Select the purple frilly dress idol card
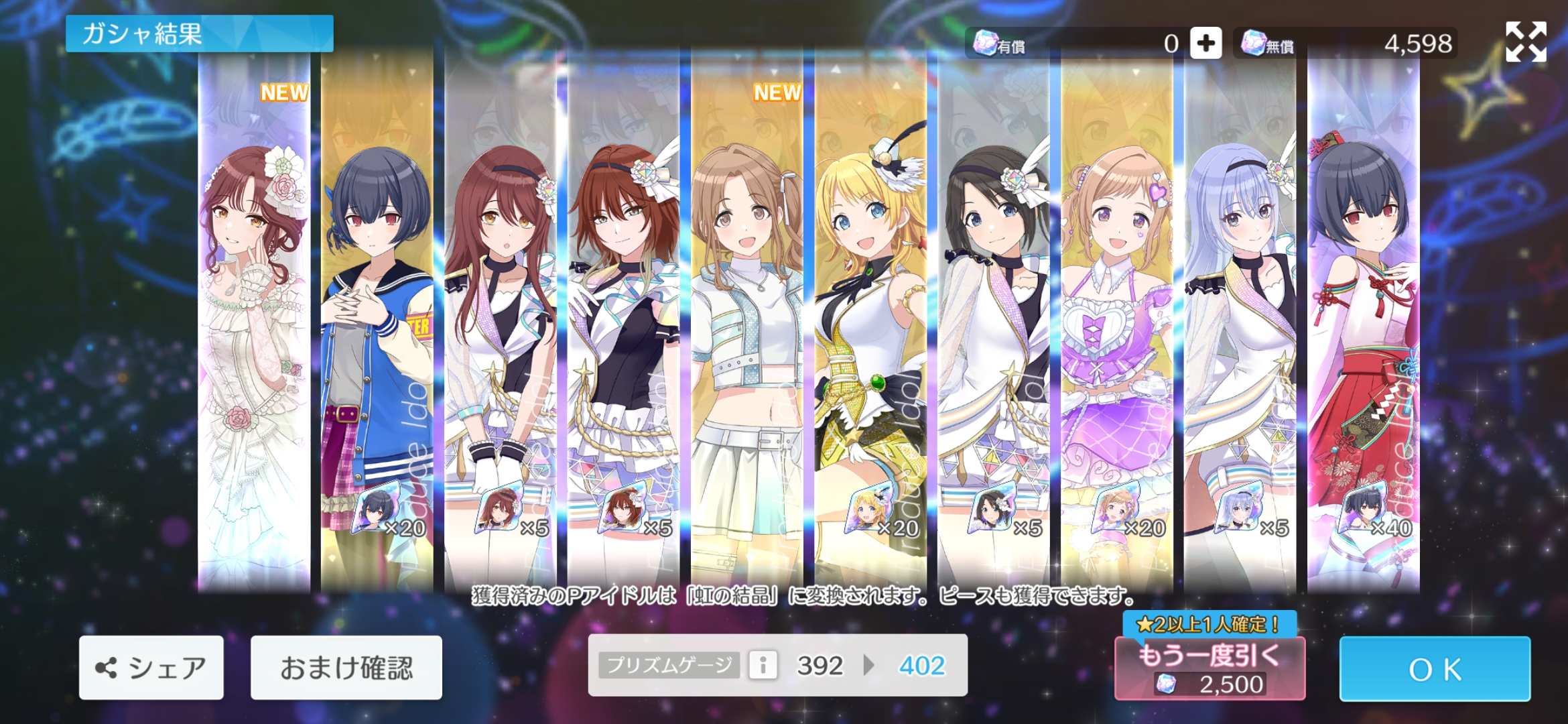Image resolution: width=1568 pixels, height=724 pixels. coord(1117,322)
